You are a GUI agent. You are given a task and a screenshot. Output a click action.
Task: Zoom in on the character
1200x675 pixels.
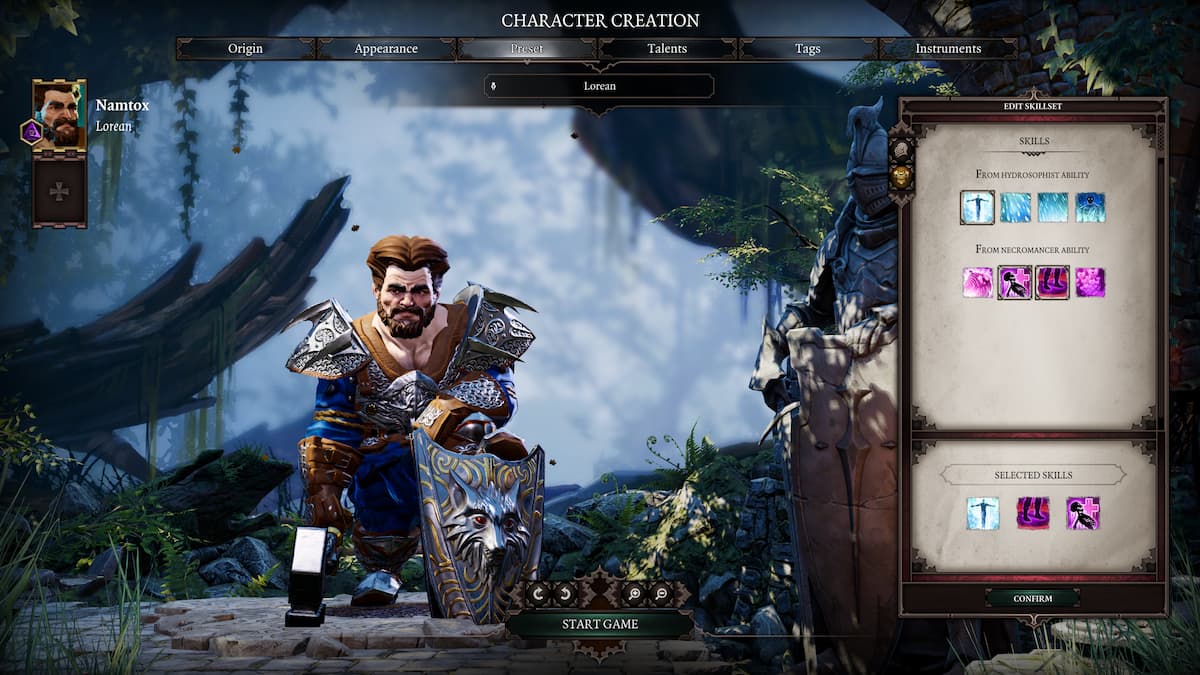636,593
